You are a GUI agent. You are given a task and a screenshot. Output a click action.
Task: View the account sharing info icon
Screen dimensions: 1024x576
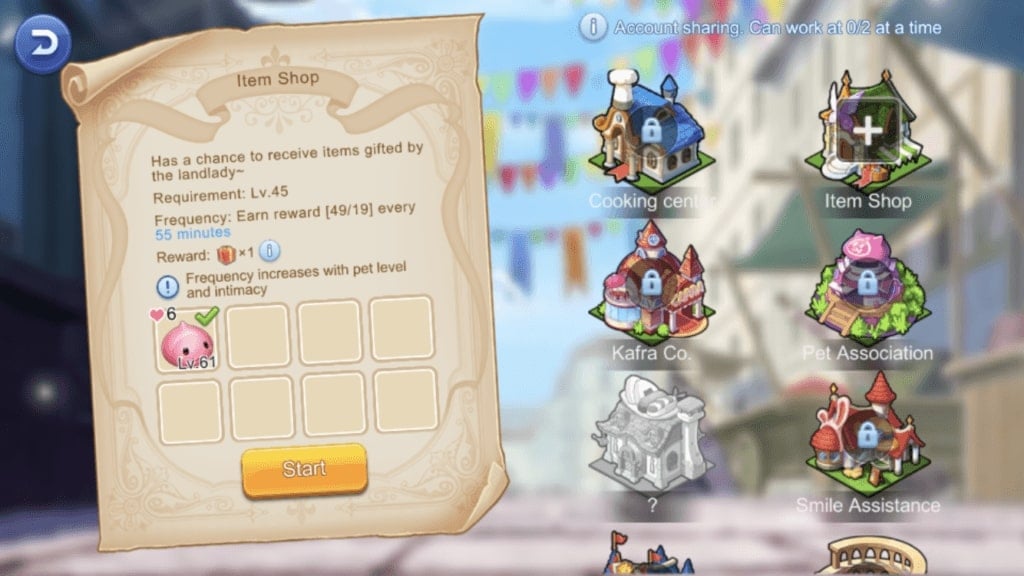pyautogui.click(x=593, y=28)
